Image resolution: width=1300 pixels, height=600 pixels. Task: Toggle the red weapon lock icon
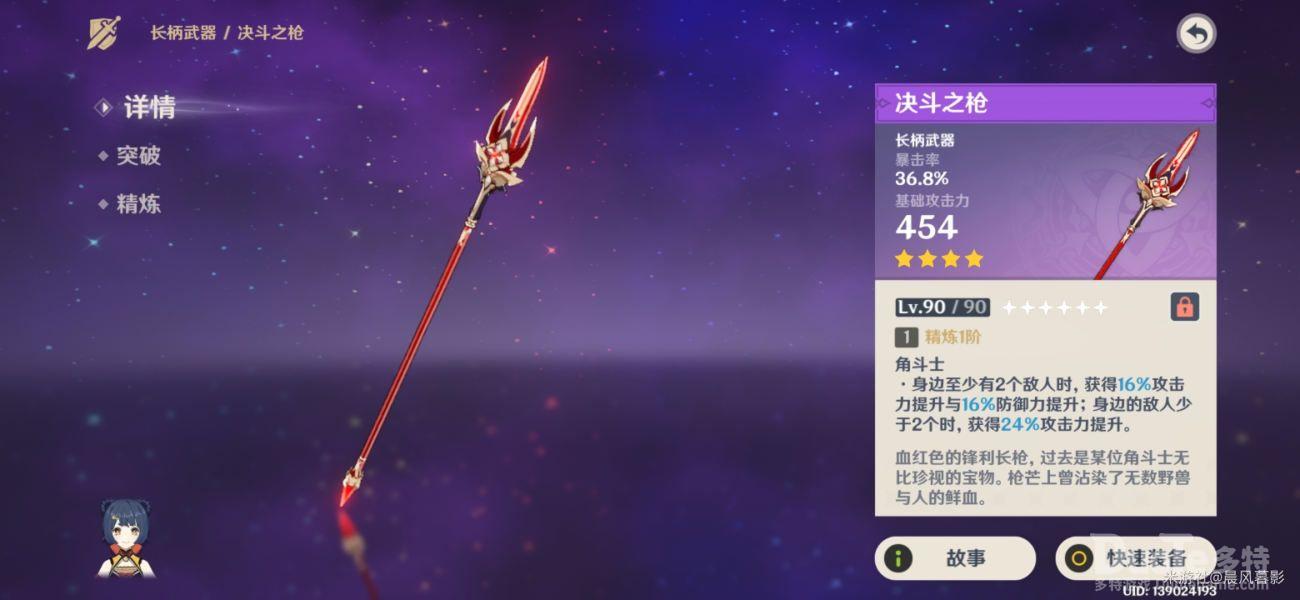(1184, 308)
